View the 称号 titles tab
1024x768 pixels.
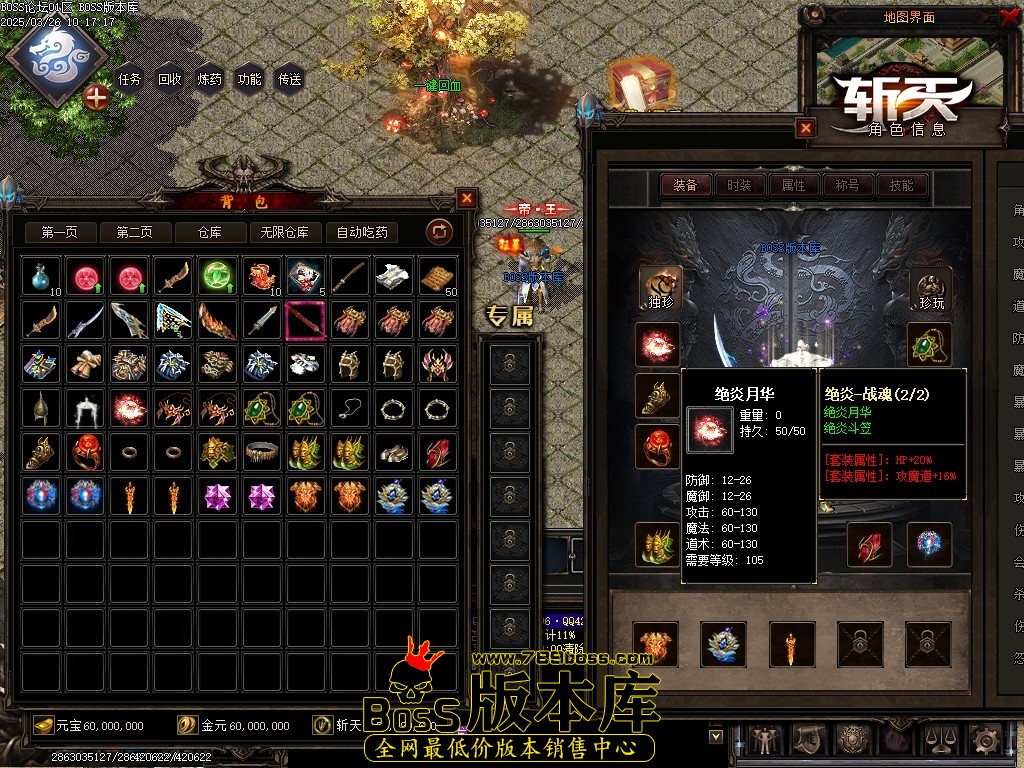847,185
